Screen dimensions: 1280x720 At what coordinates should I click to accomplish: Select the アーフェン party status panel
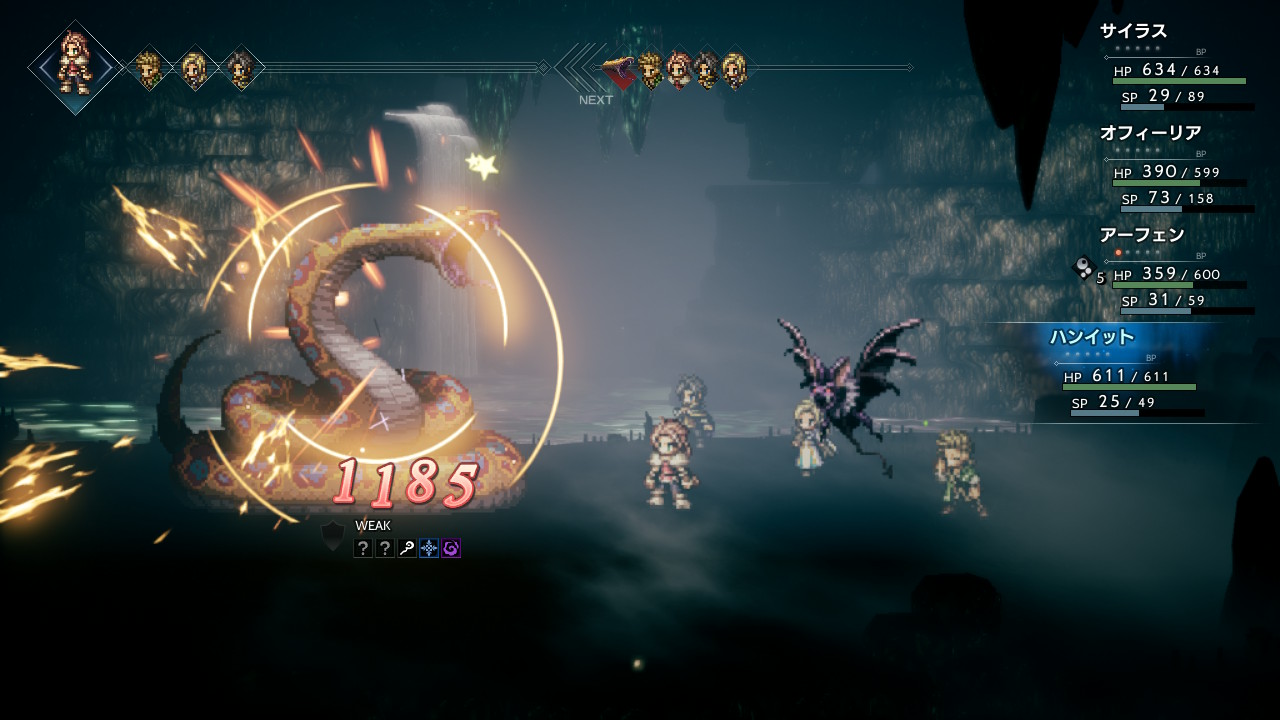tap(1175, 270)
